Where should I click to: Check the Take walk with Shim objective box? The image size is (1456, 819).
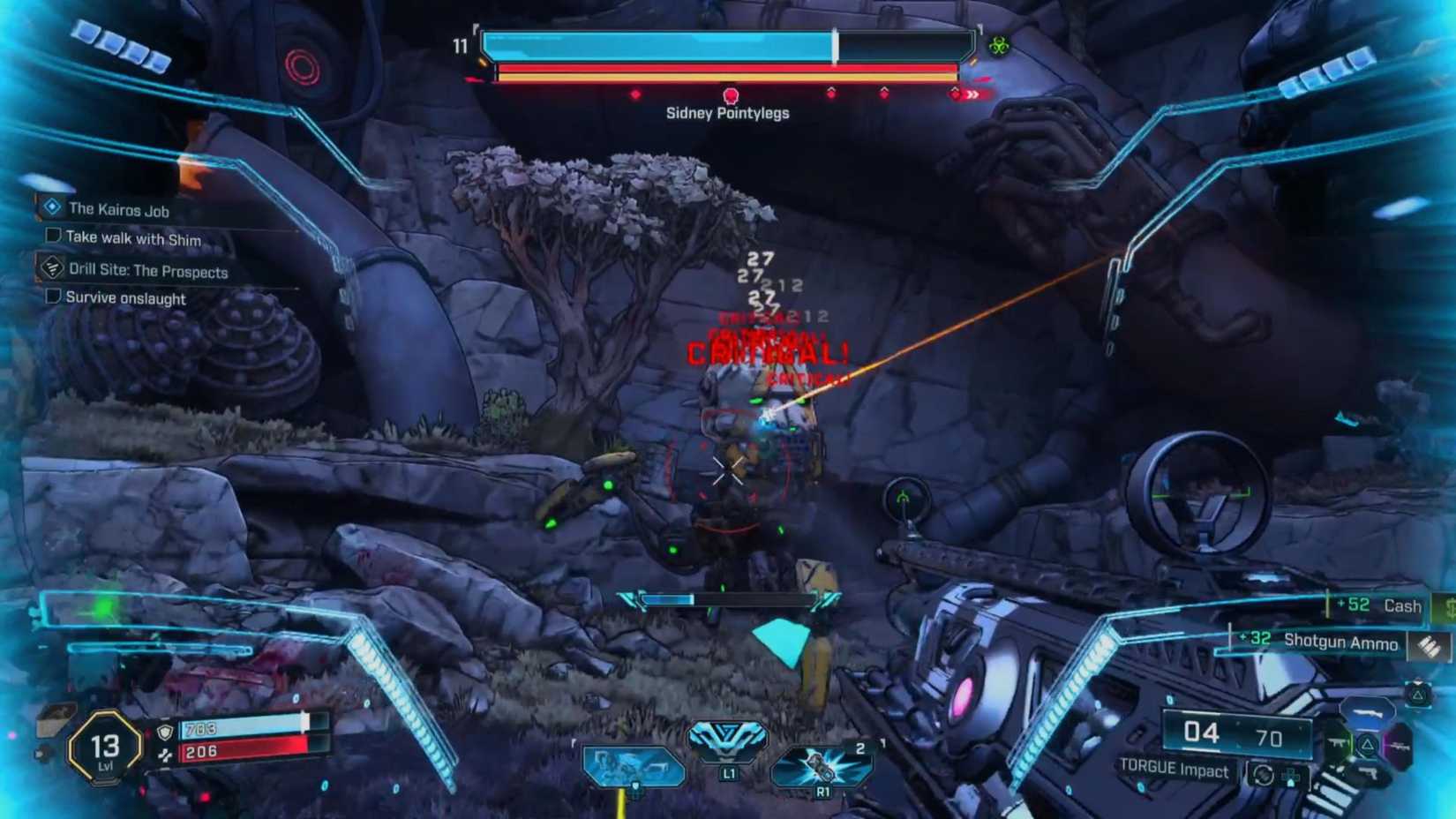(x=51, y=236)
